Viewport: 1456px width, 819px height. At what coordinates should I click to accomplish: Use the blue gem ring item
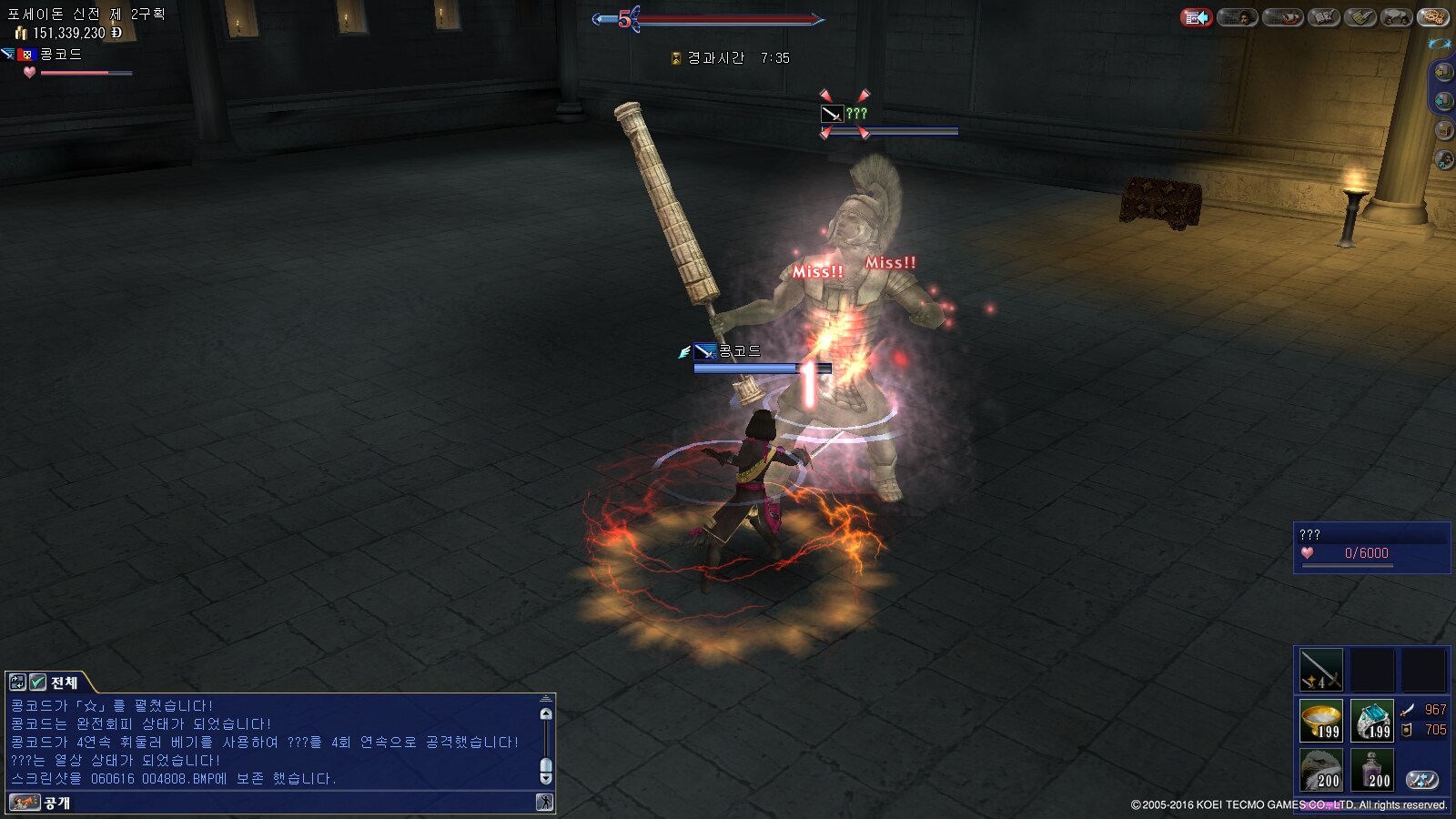pyautogui.click(x=1371, y=721)
